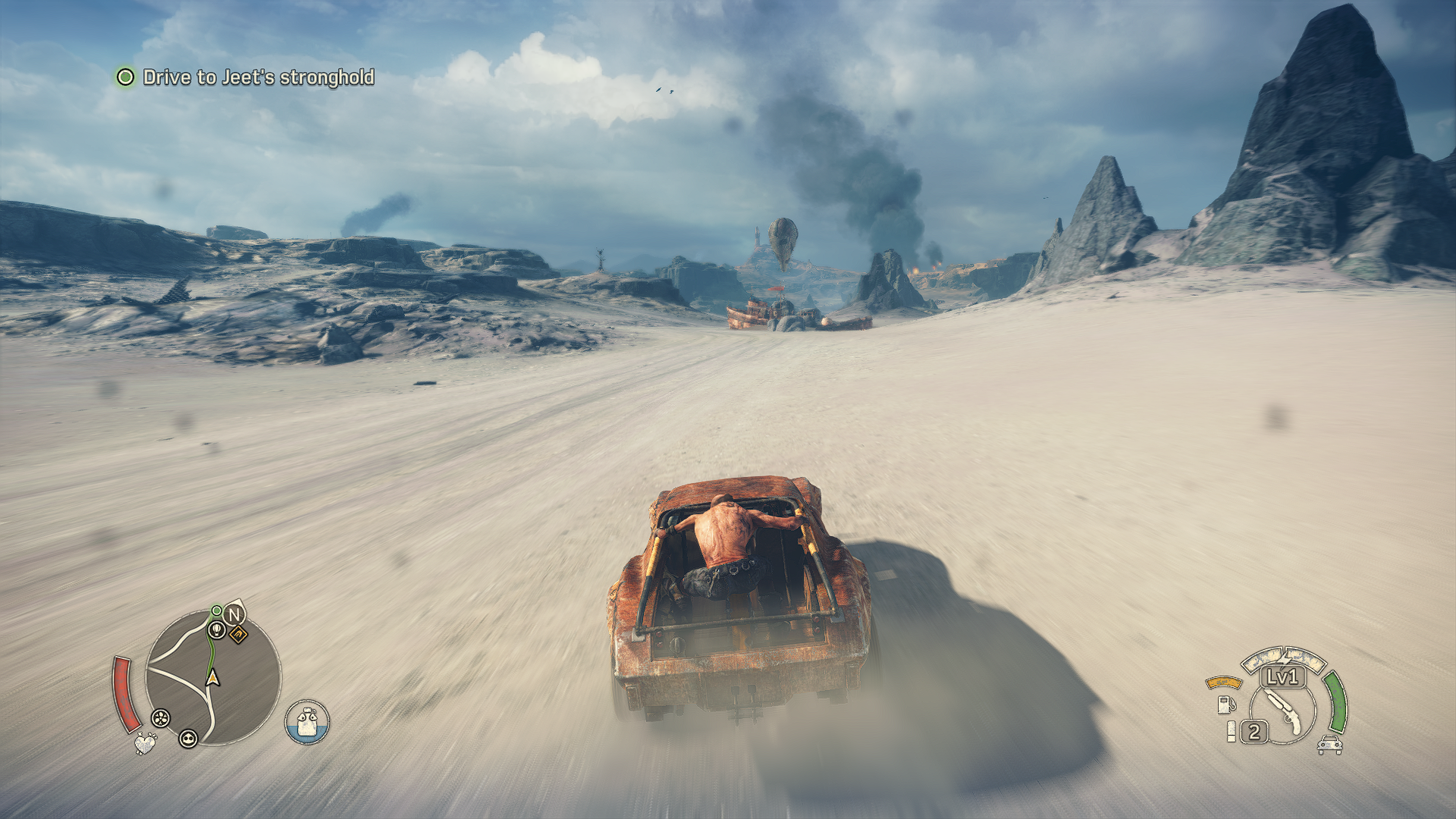Click the heart health icon

point(145,742)
